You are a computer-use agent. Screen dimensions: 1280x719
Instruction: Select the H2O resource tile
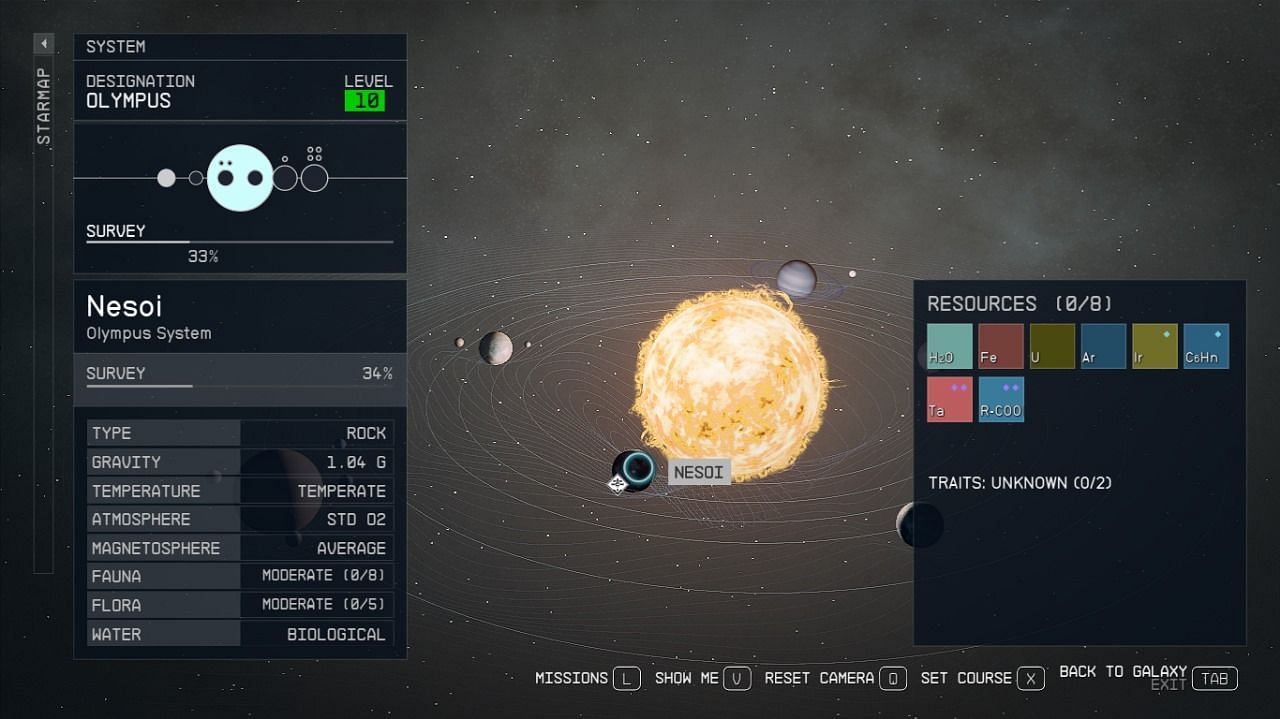click(x=949, y=346)
